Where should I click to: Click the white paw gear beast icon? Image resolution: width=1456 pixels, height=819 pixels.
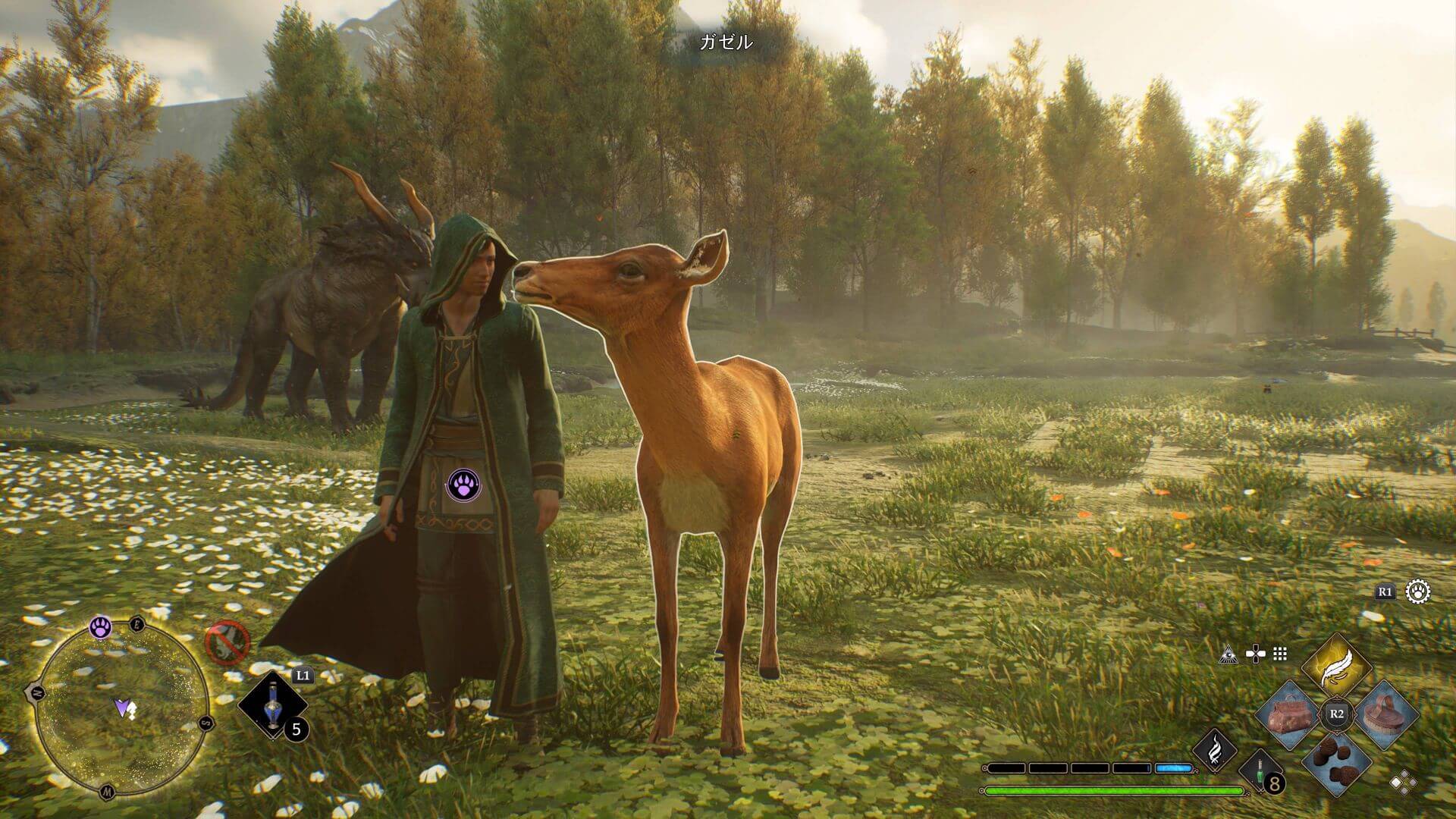tap(1418, 591)
